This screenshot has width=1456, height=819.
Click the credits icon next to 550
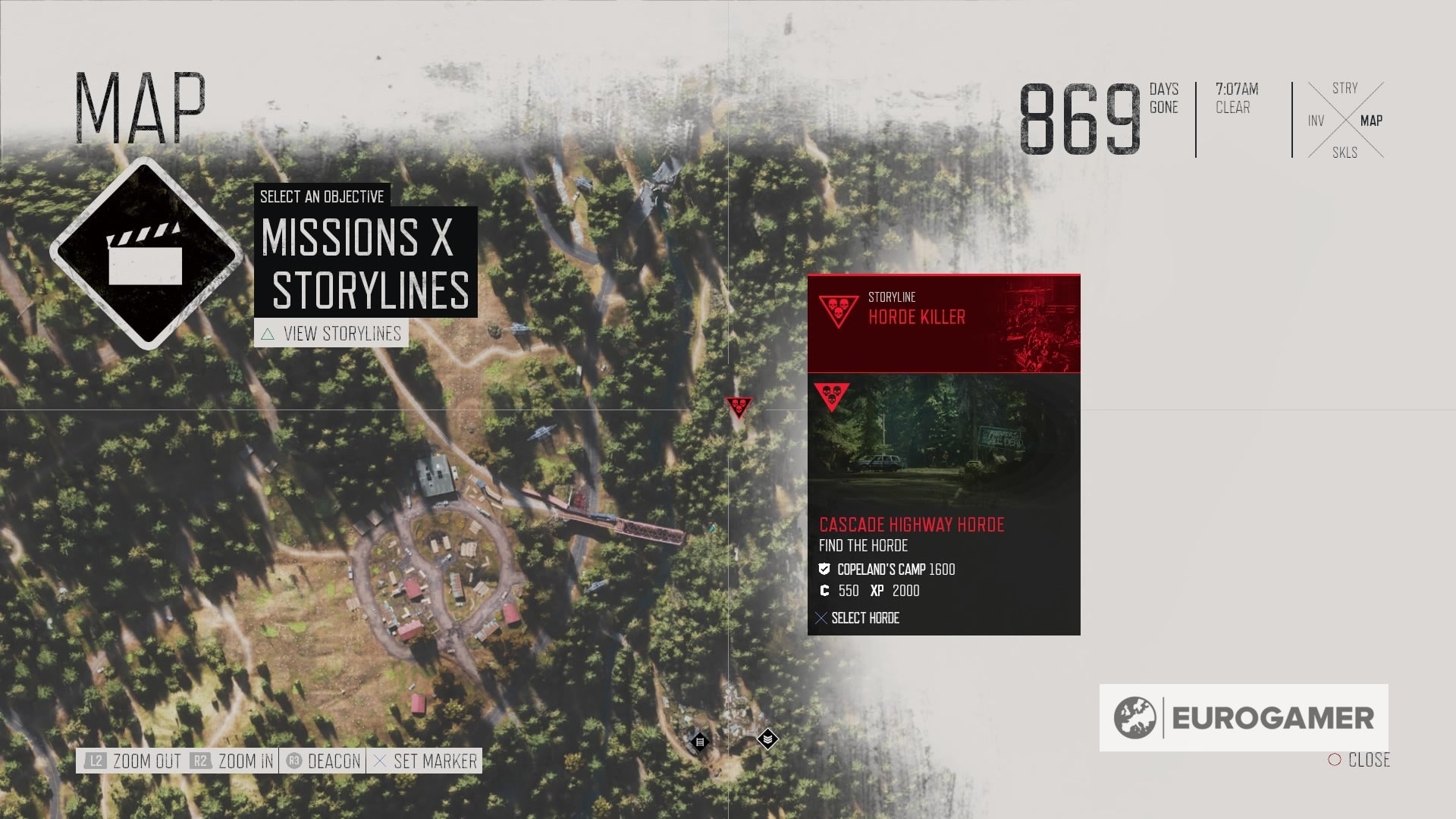click(x=827, y=591)
